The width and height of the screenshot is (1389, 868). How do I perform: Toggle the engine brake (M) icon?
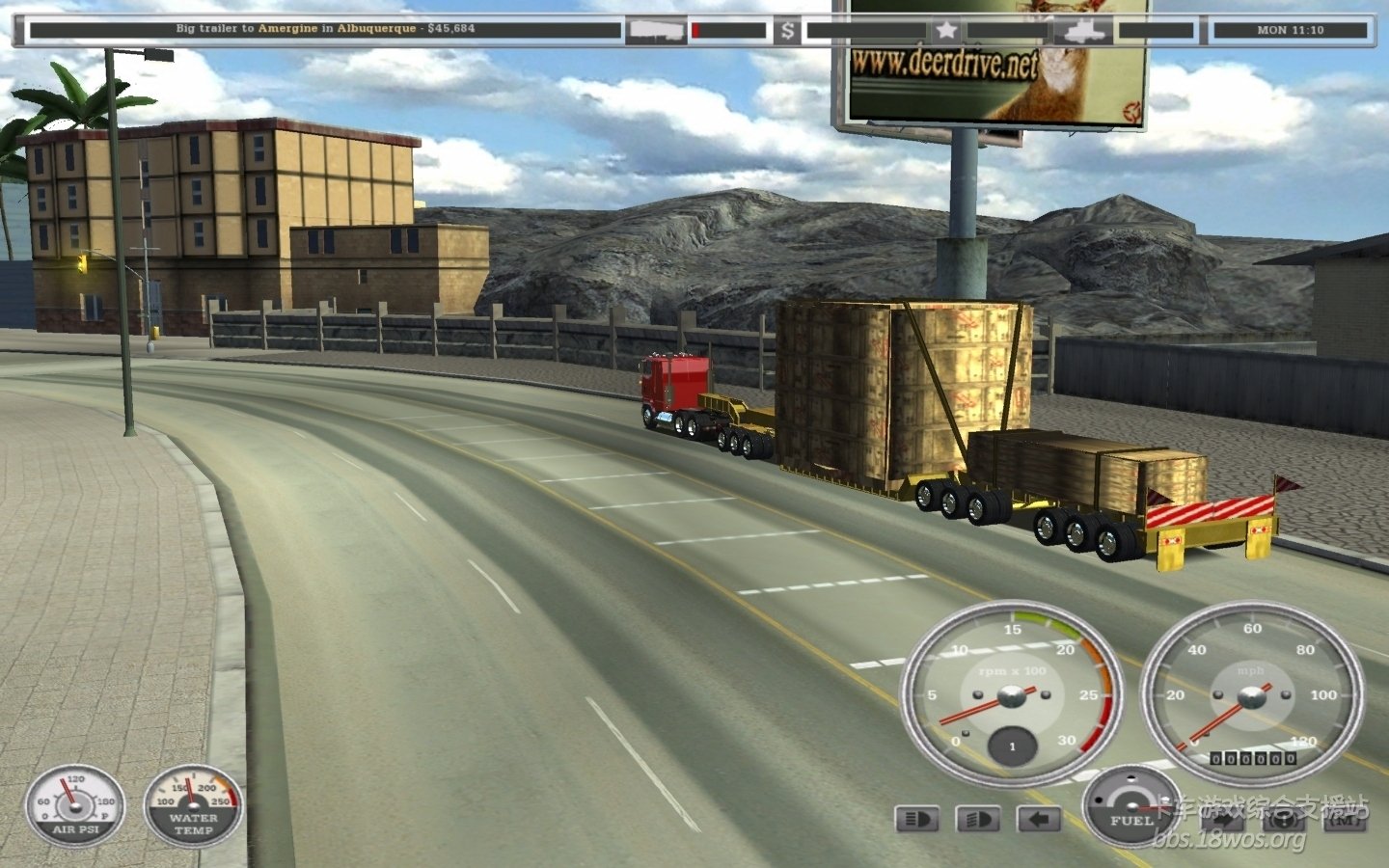pyautogui.click(x=1345, y=820)
